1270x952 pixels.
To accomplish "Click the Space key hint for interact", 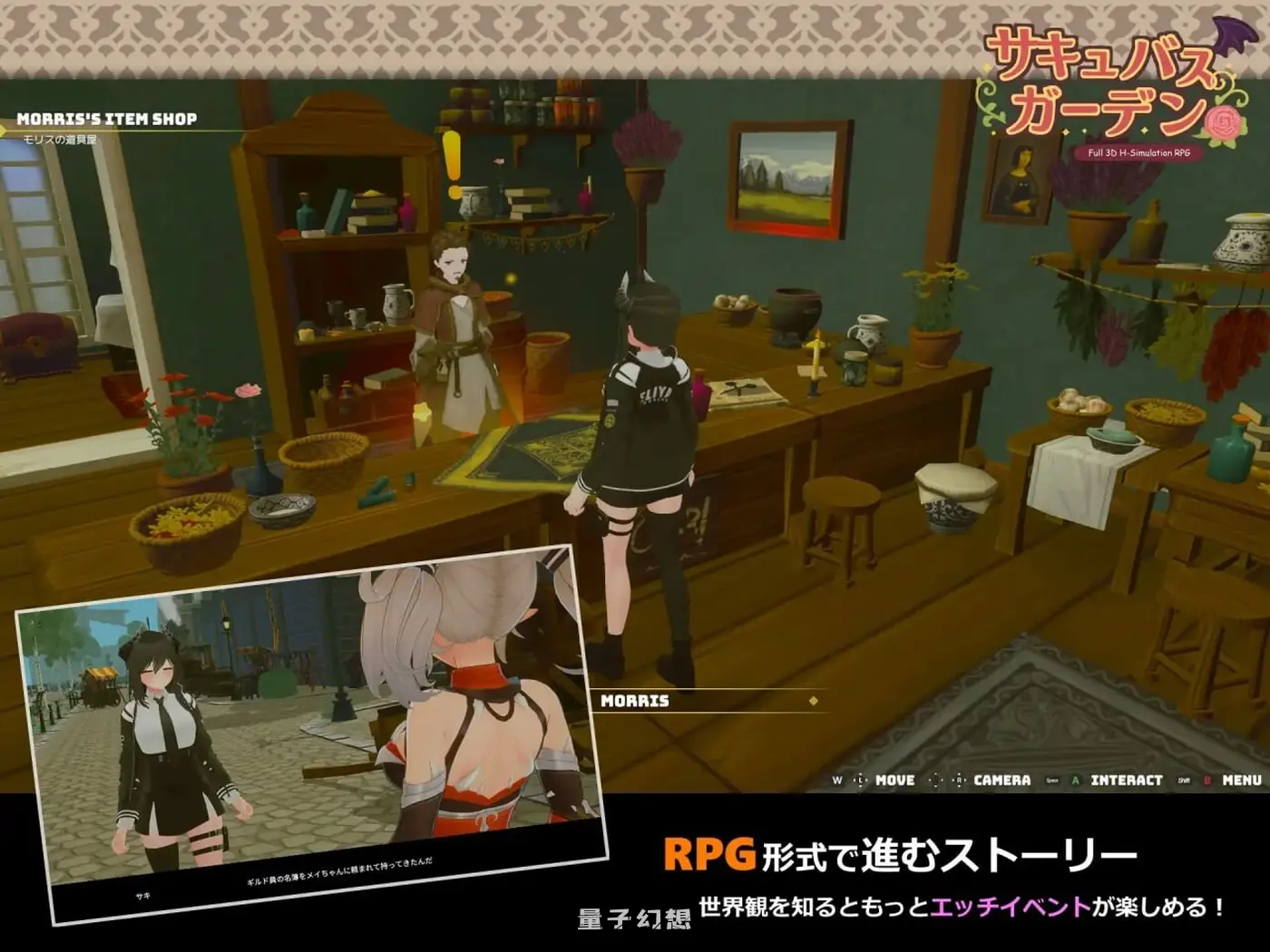I will (1053, 780).
